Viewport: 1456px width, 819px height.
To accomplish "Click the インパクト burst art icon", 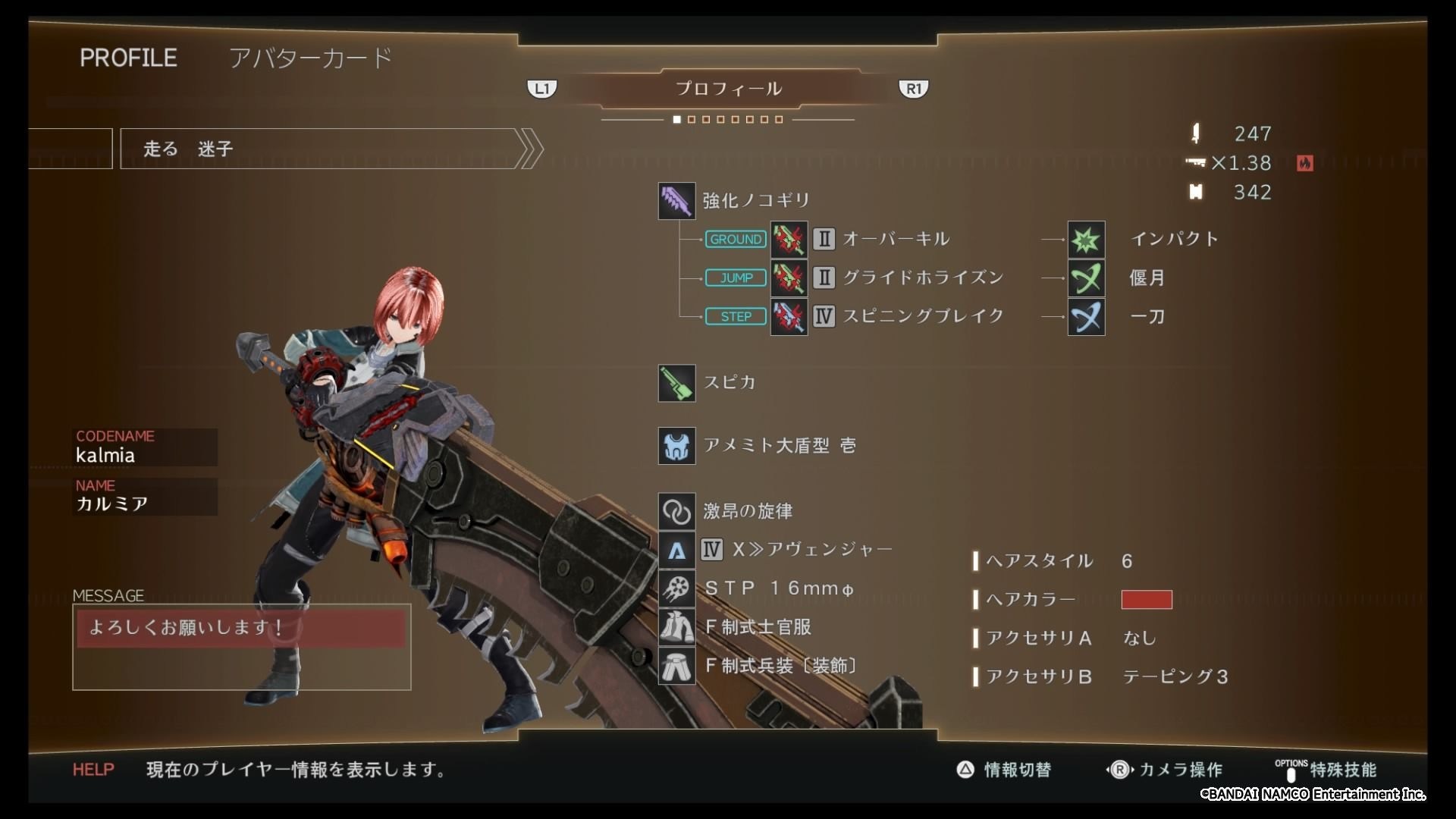I will pyautogui.click(x=1086, y=240).
